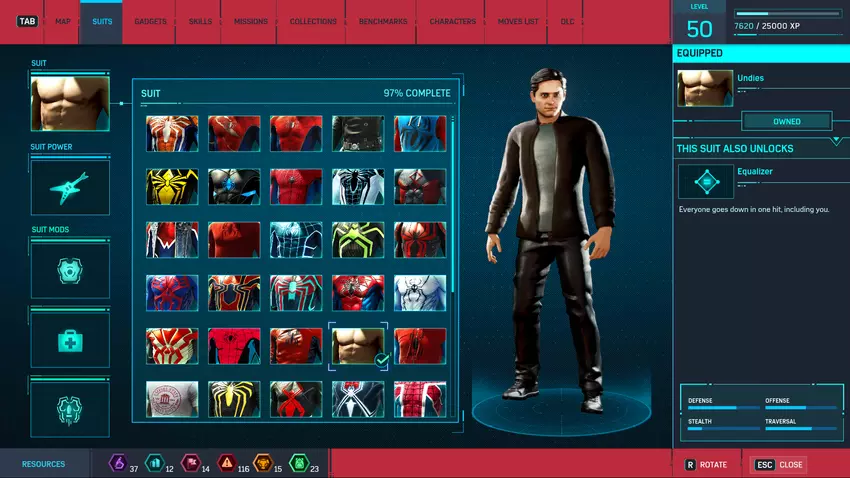Switch to the Characters tab
Image resolution: width=850 pixels, height=478 pixels.
tap(452, 21)
